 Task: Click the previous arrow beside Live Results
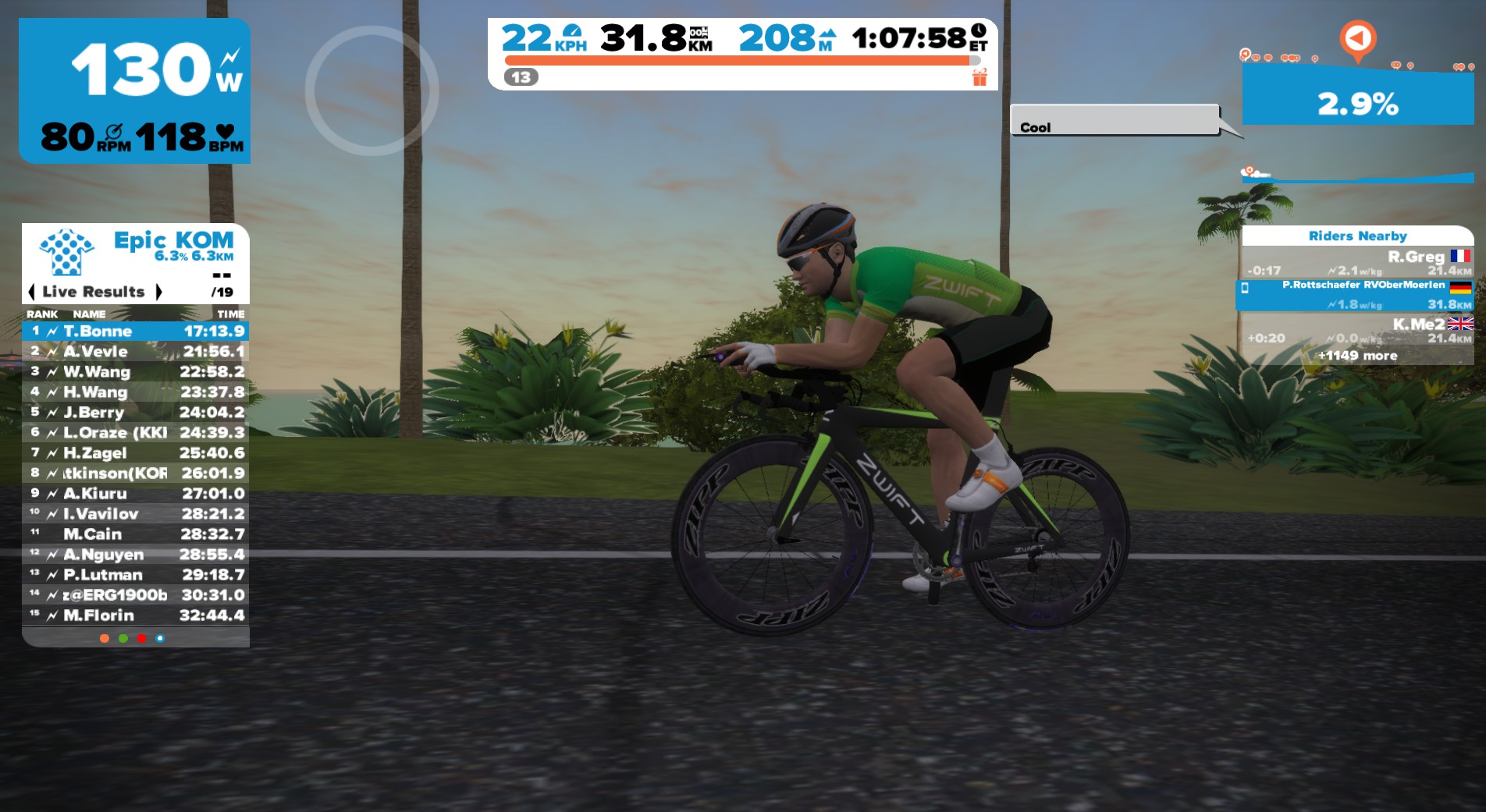(31, 292)
